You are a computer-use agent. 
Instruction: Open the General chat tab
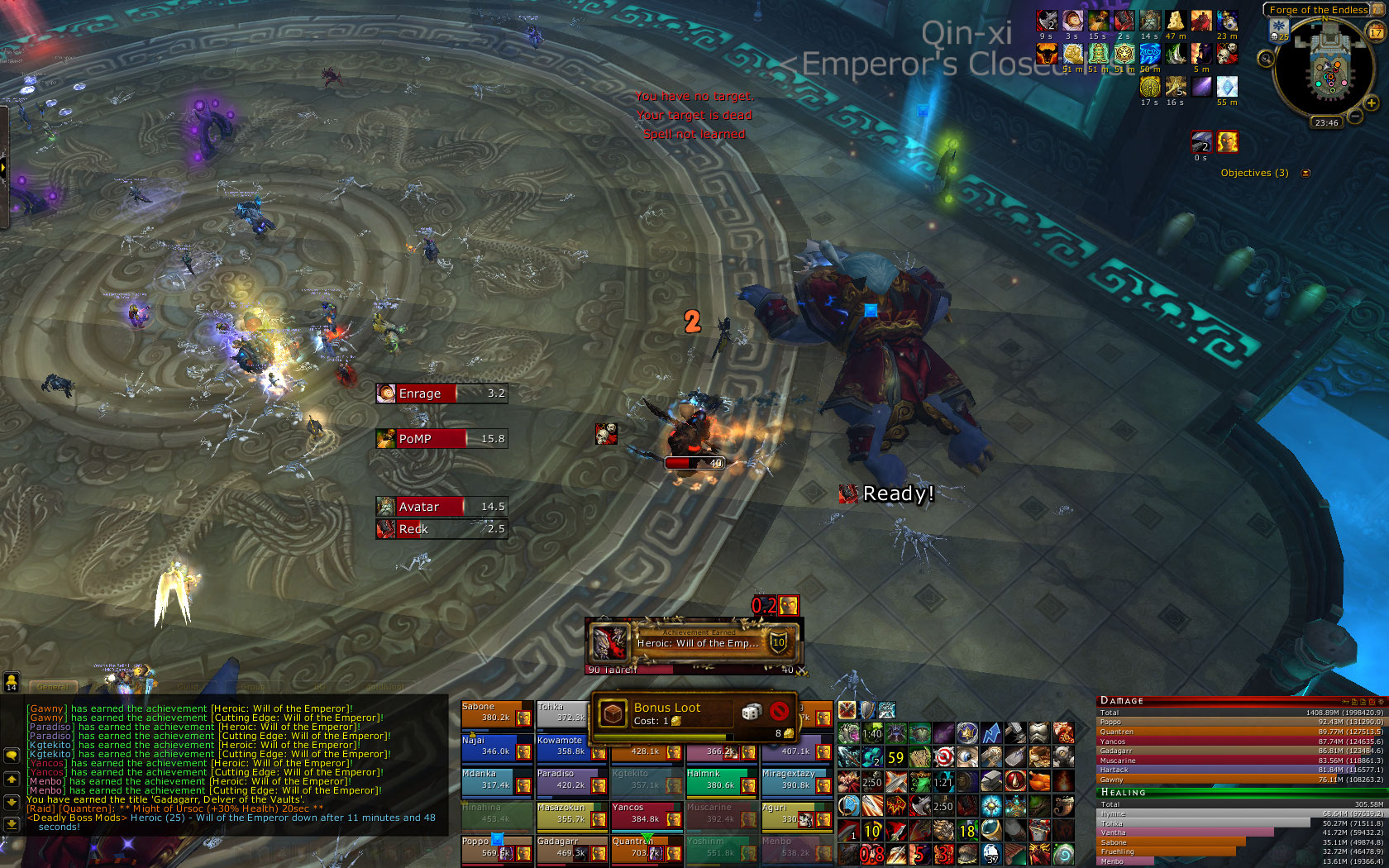point(53,686)
